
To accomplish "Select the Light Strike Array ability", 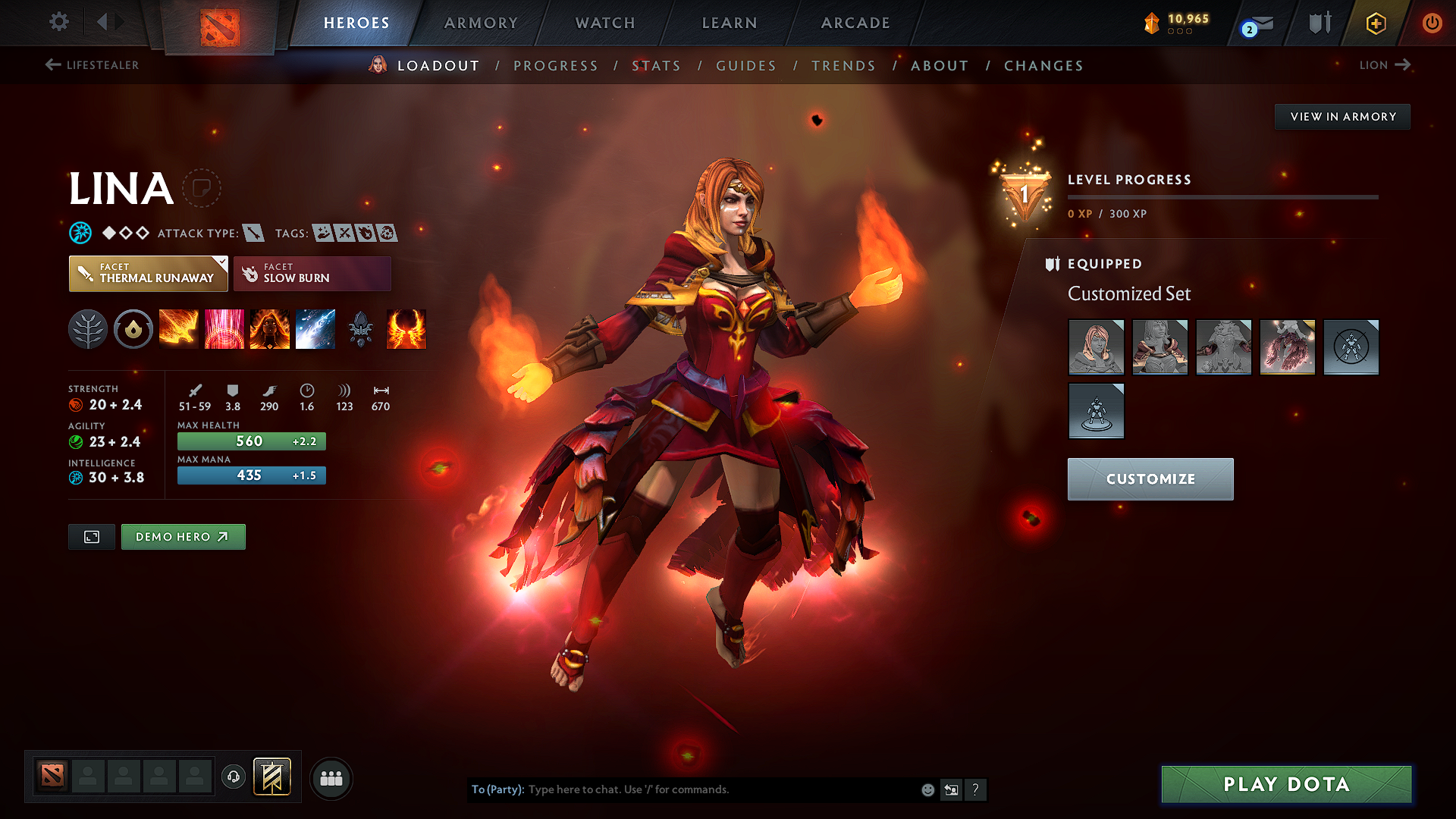I will (x=224, y=329).
